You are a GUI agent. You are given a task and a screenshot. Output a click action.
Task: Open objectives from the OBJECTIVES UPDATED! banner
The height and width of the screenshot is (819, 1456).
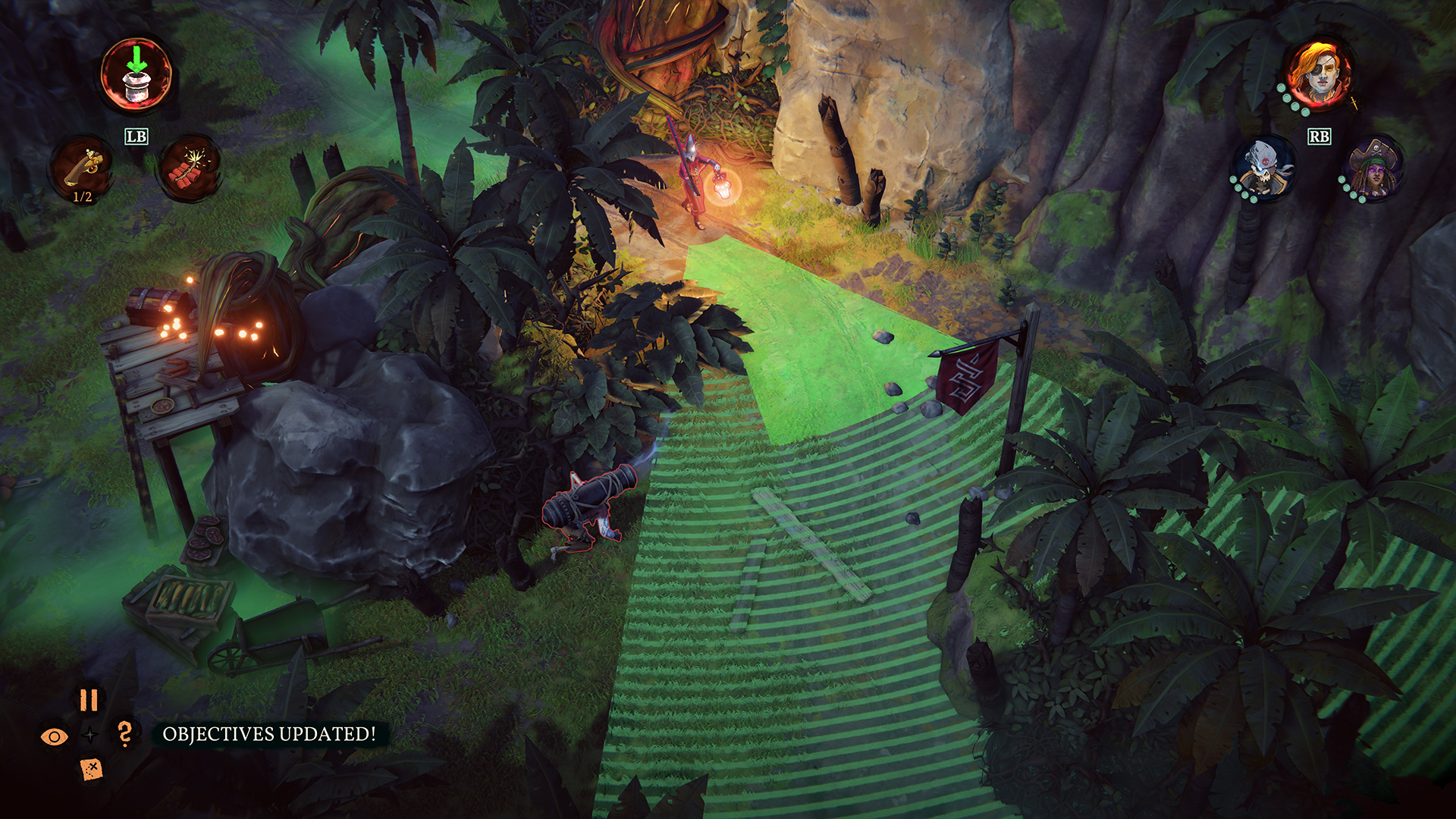click(268, 734)
